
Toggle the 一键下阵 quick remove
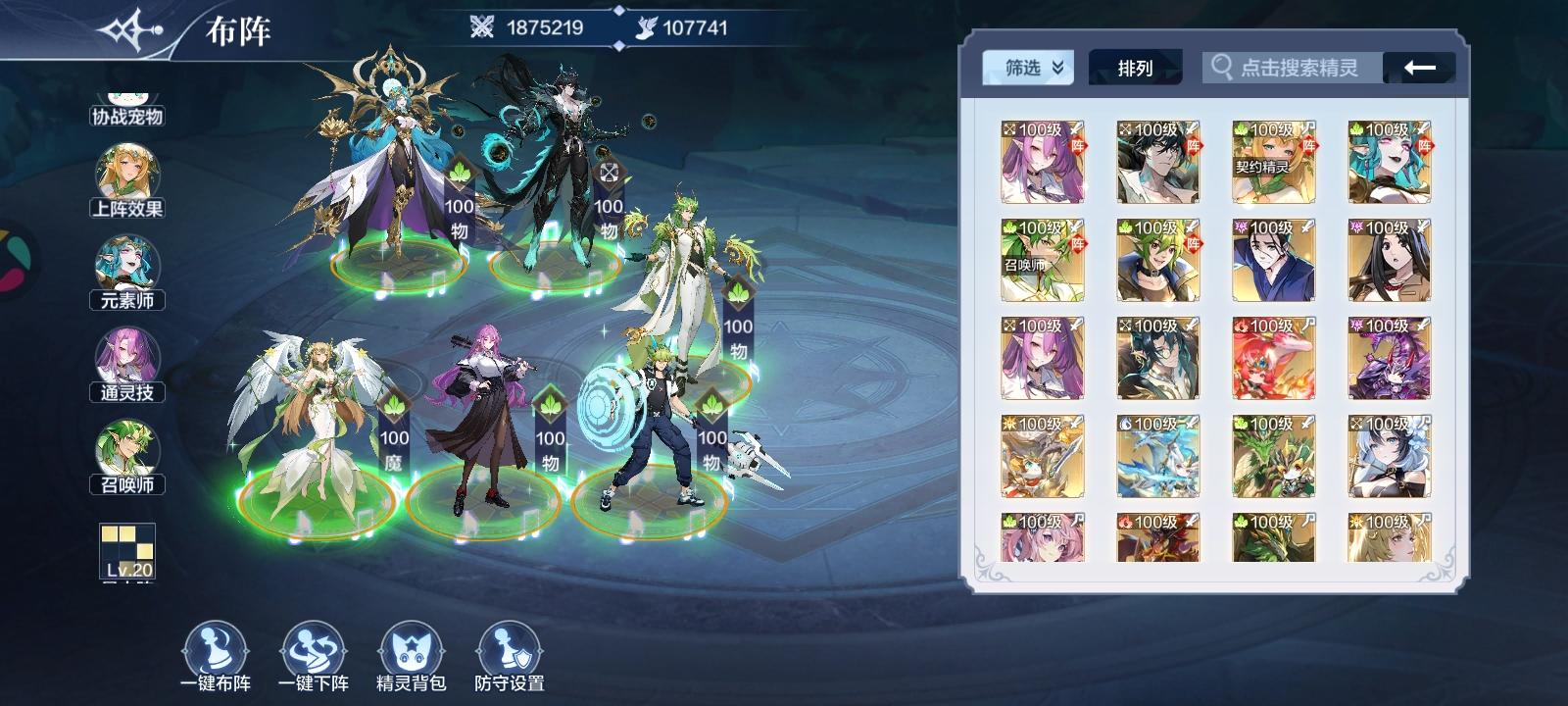click(x=314, y=647)
